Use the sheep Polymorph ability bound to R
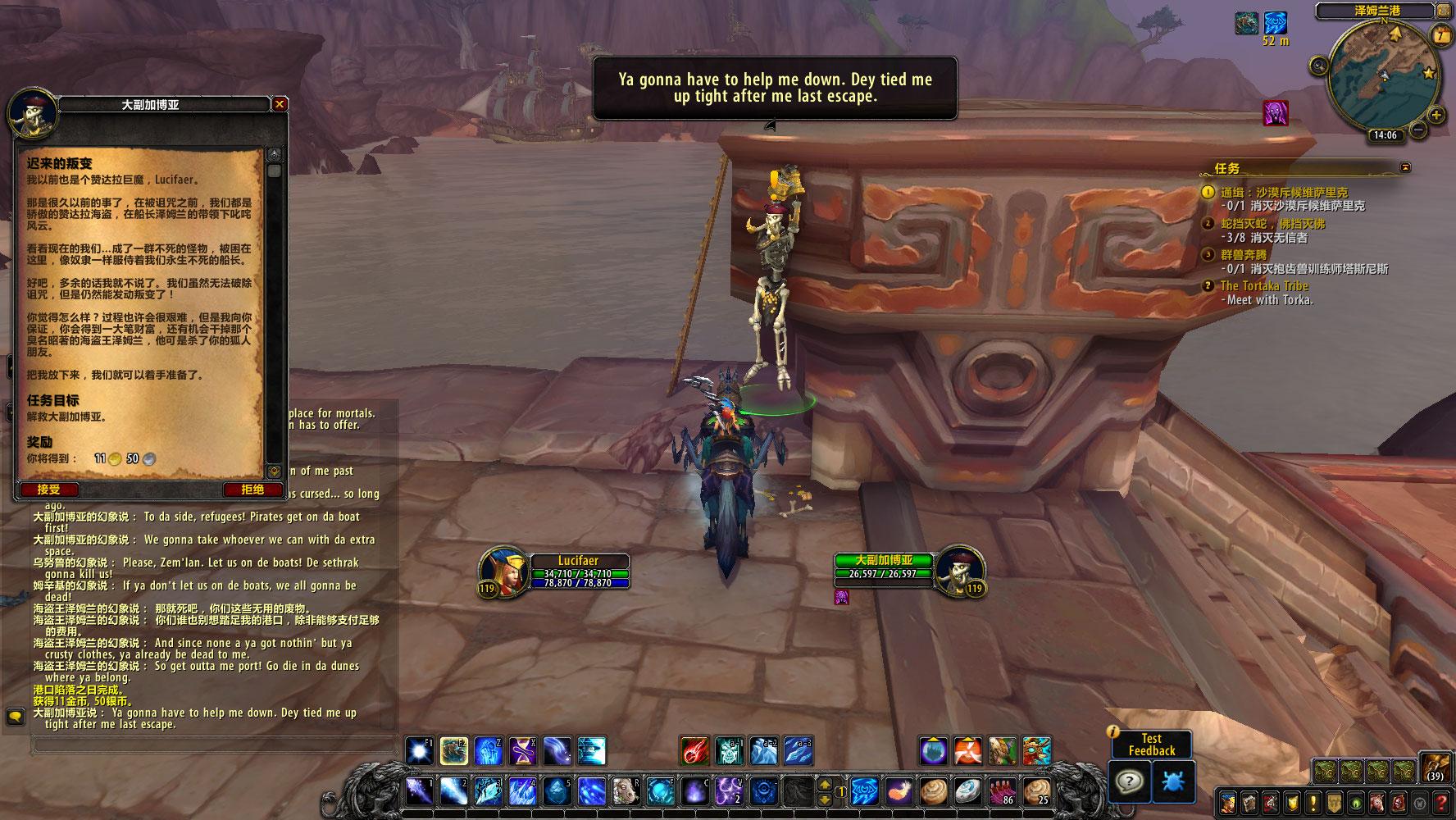Viewport: 1456px width, 820px height. pos(625,792)
